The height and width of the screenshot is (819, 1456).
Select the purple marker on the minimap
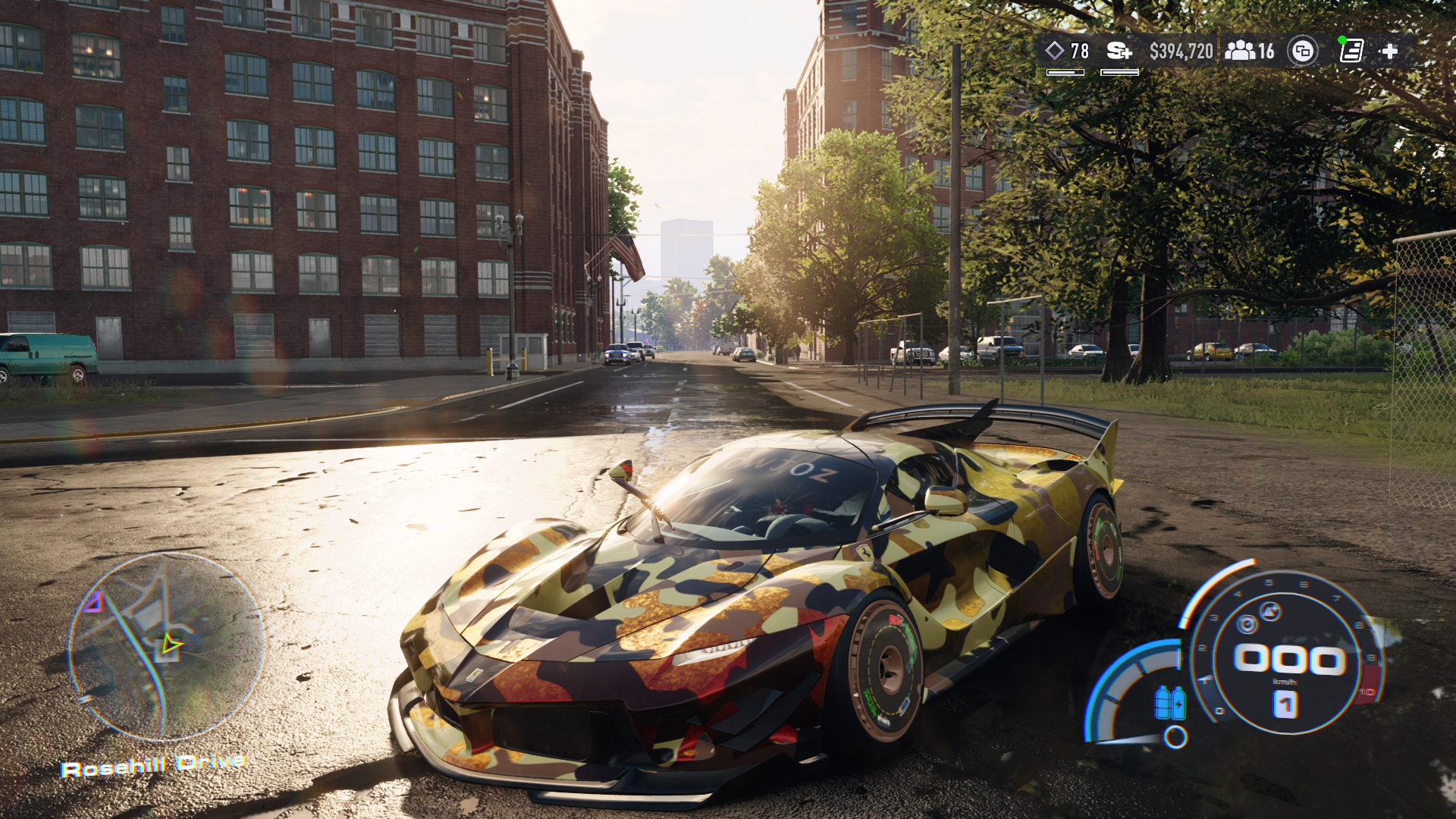pos(93,602)
